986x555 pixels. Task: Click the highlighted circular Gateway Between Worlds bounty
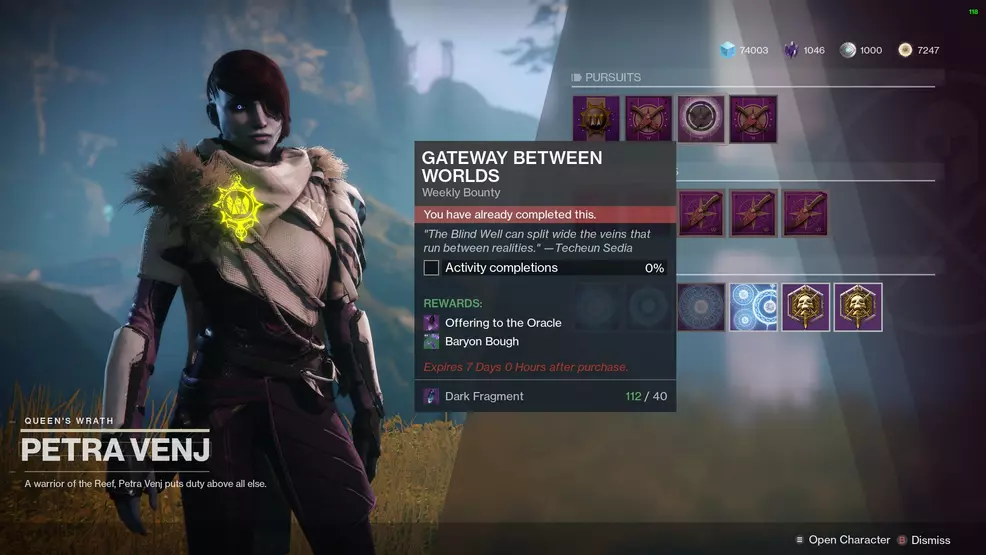[x=701, y=119]
